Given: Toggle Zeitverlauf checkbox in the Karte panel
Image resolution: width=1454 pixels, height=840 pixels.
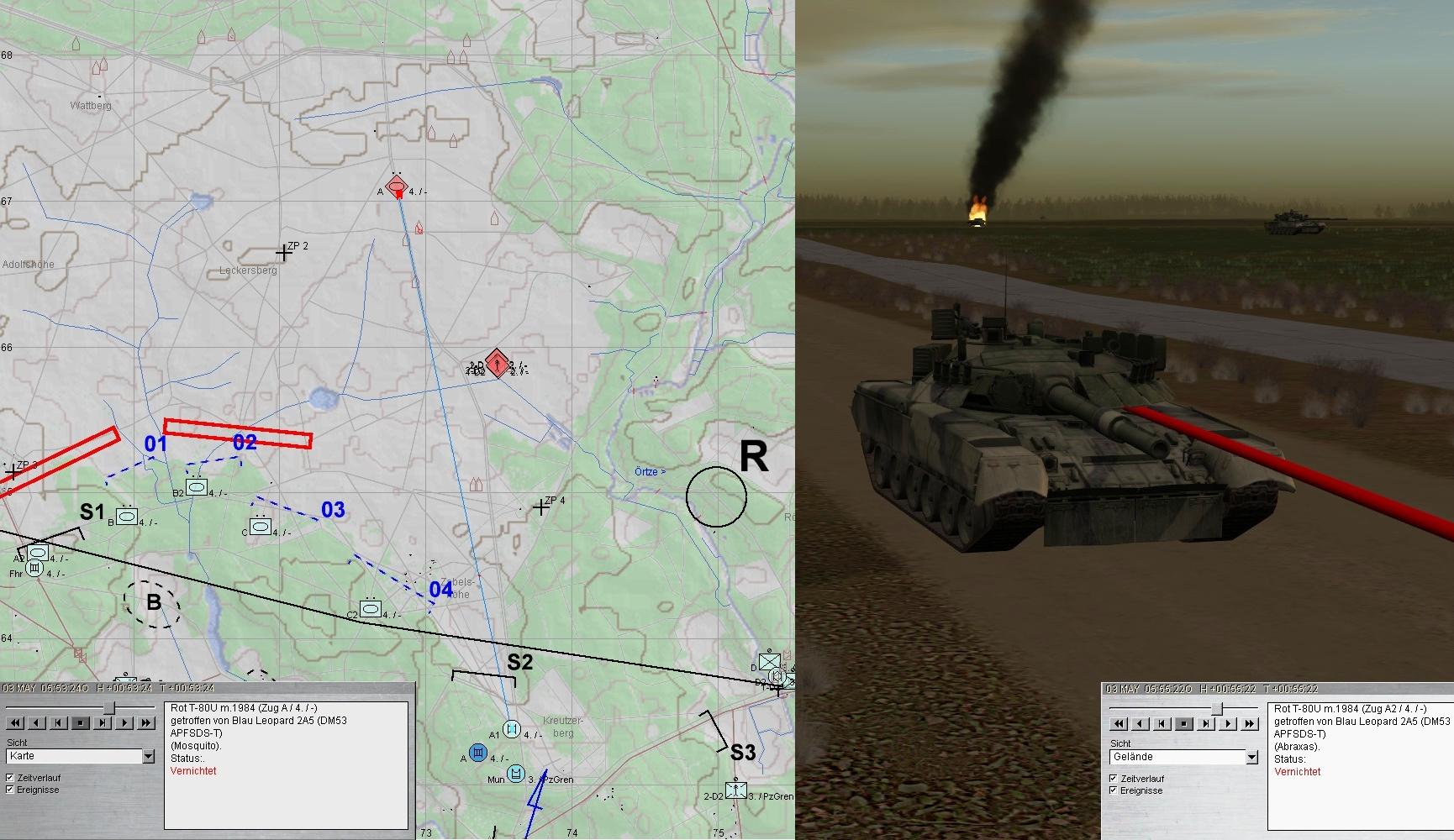Looking at the screenshot, I should pos(10,778).
